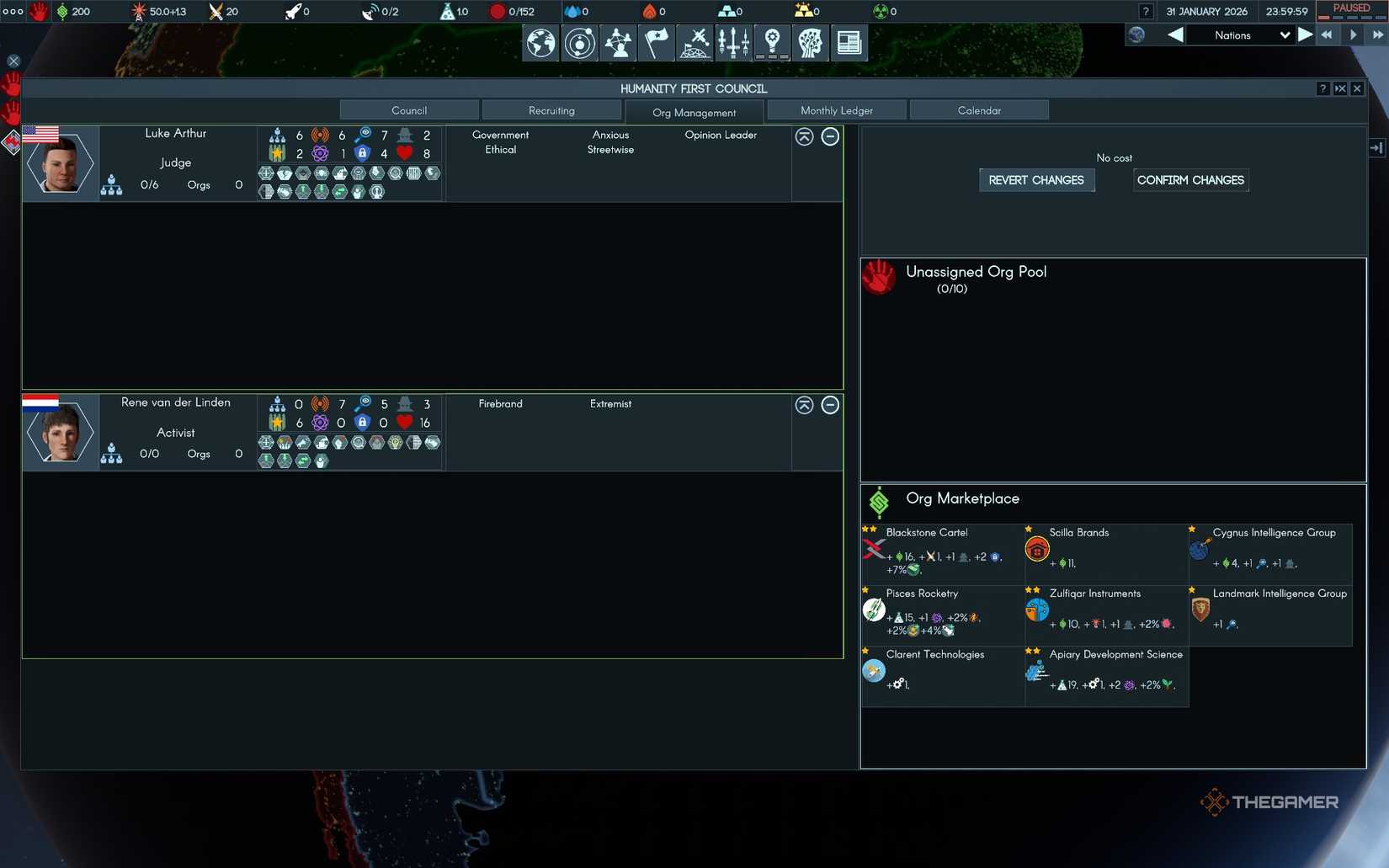This screenshot has width=1389, height=868.
Task: Switch to the Monthly Ledger tab
Action: click(837, 109)
